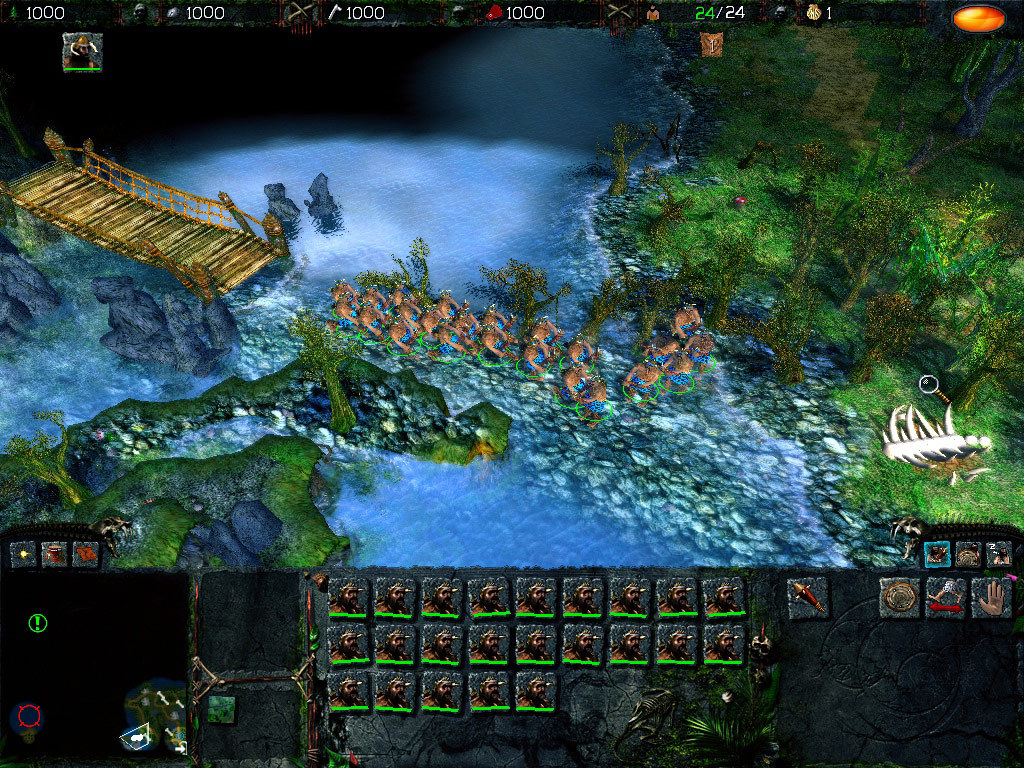
Task: Open the game menu with the orange oval button
Action: pyautogui.click(x=978, y=17)
